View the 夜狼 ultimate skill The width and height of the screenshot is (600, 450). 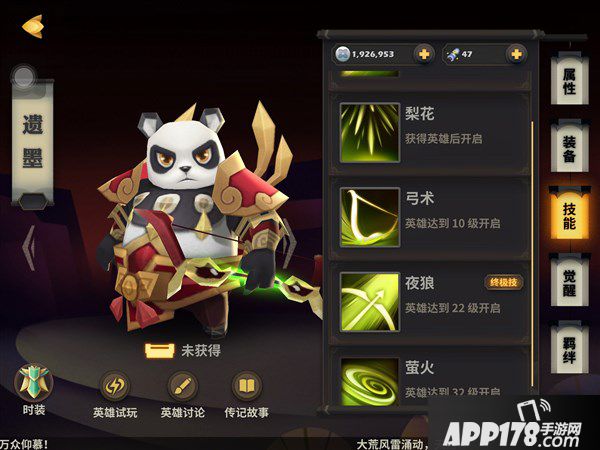pos(366,297)
